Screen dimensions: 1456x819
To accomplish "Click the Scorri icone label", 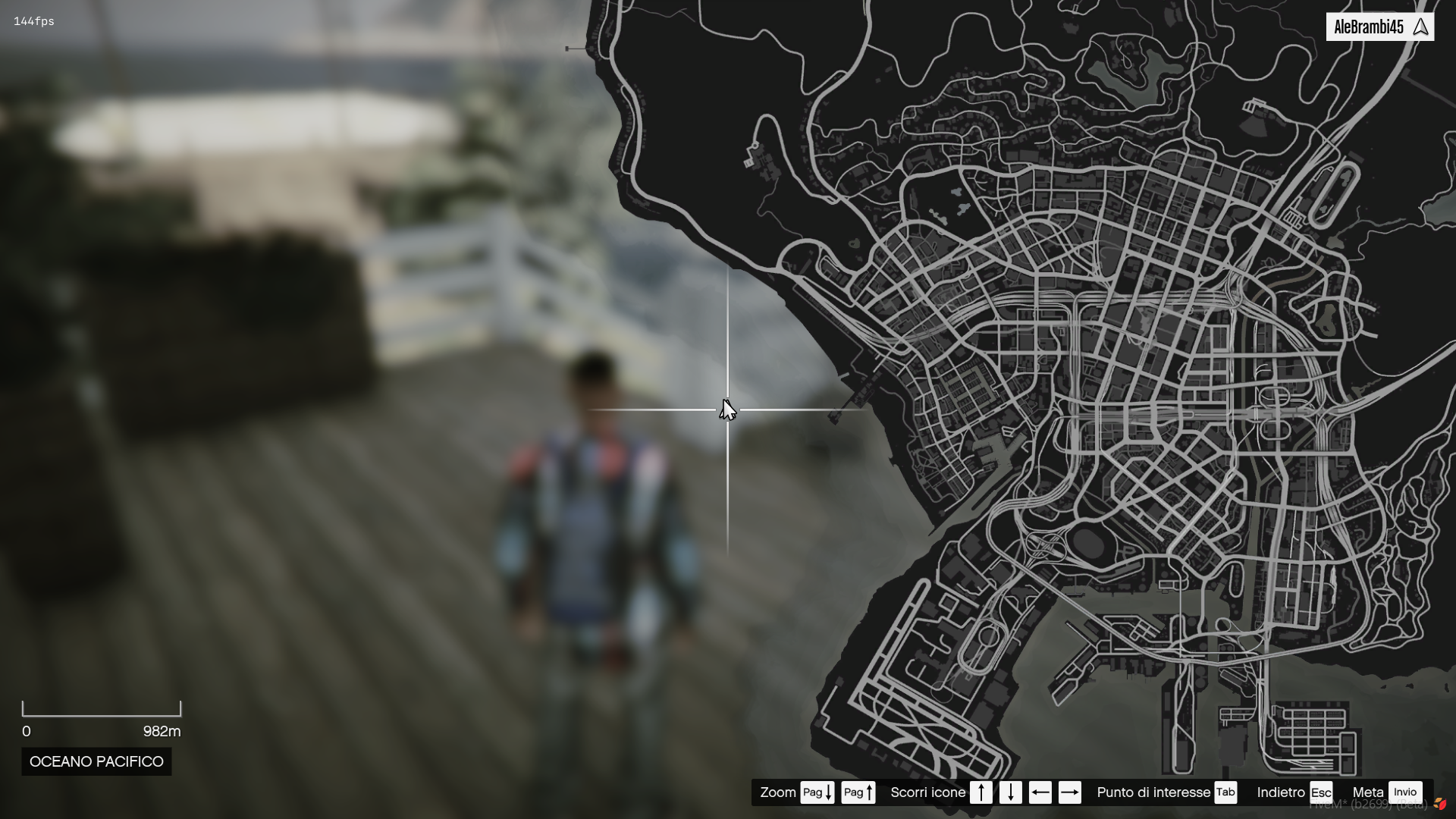I will coord(927,792).
